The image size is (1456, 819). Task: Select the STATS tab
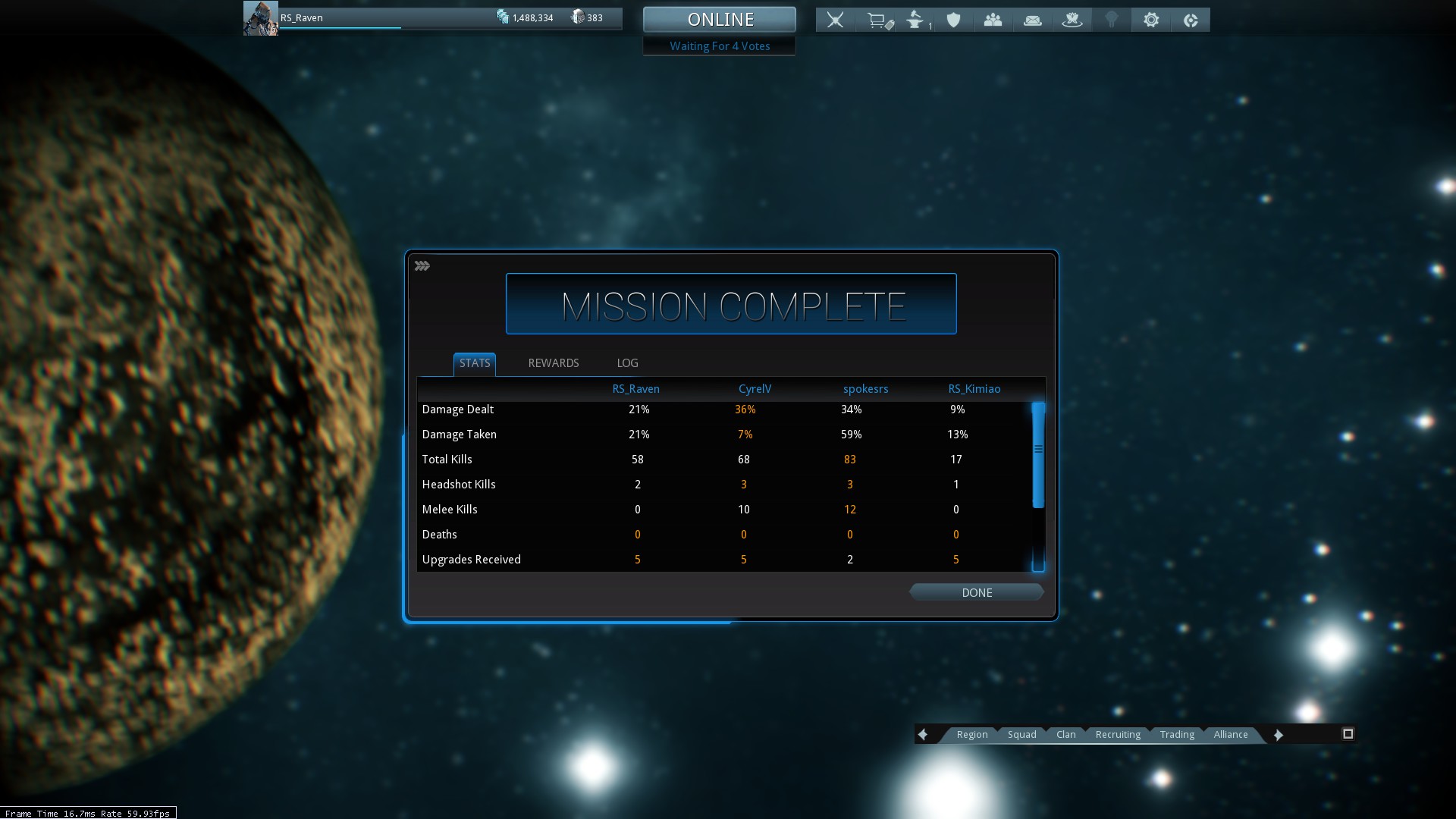[x=475, y=363]
